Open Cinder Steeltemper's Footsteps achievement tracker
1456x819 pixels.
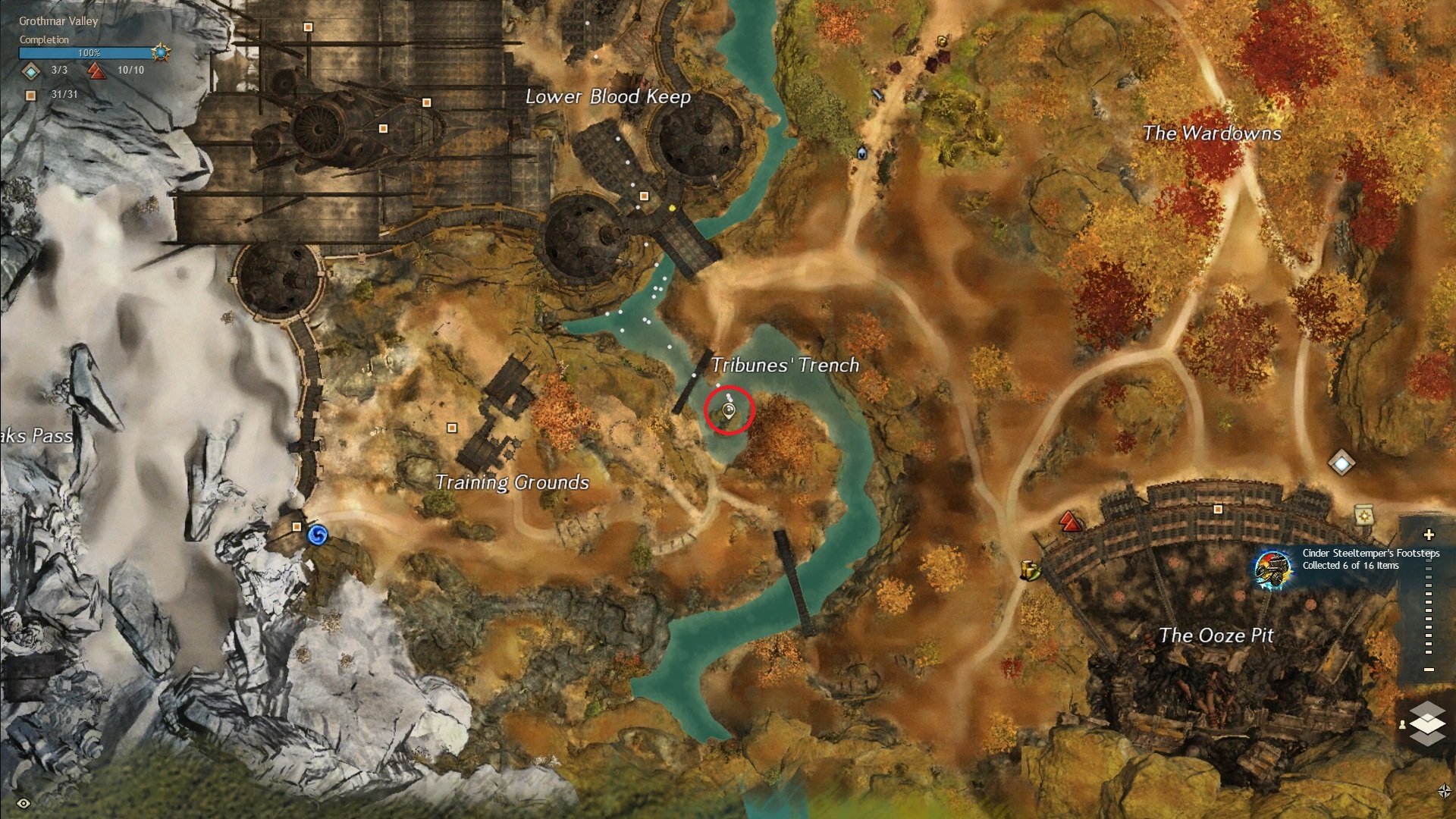(1272, 568)
